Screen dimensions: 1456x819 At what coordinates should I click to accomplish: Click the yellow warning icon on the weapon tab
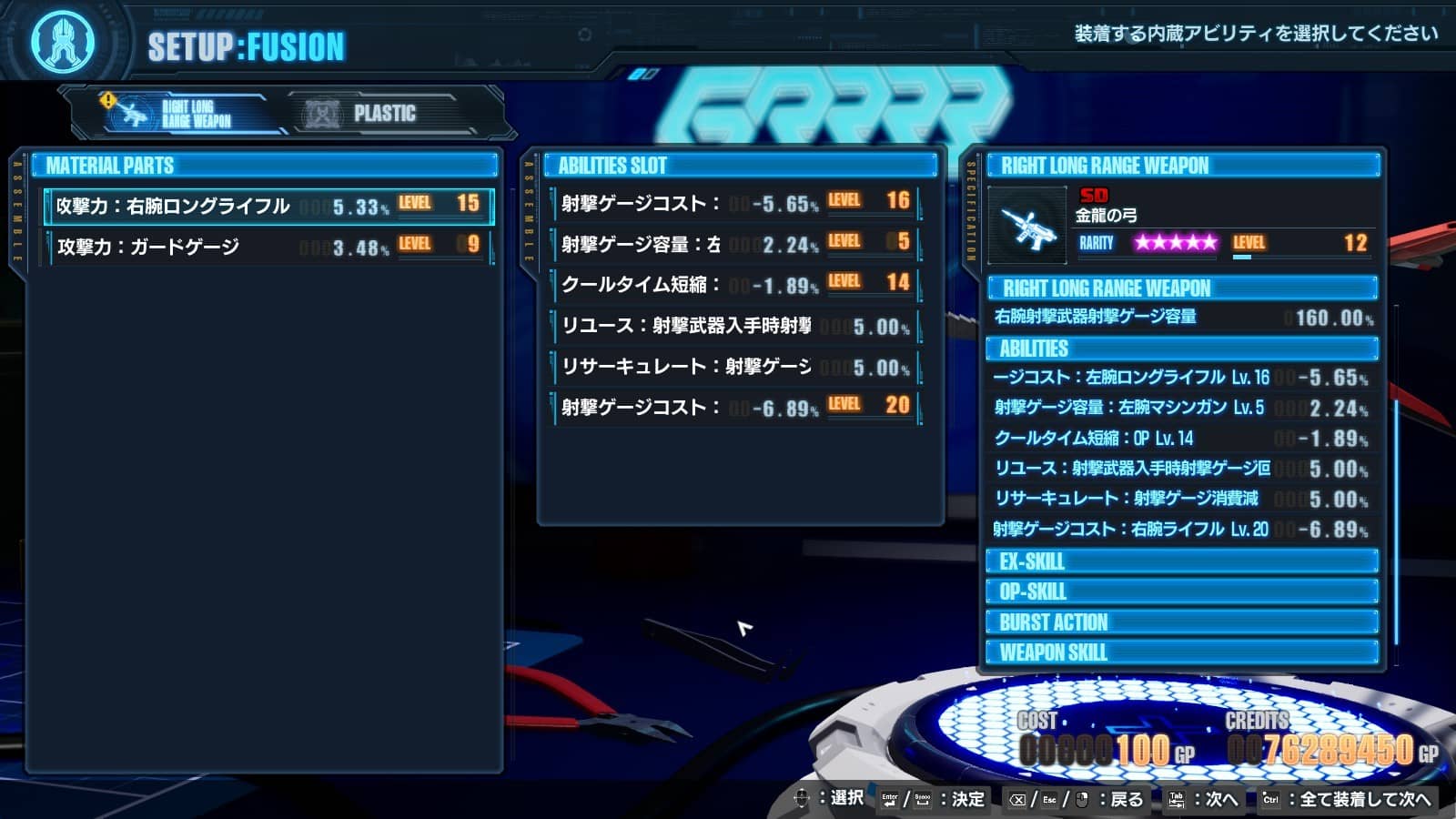(x=107, y=102)
